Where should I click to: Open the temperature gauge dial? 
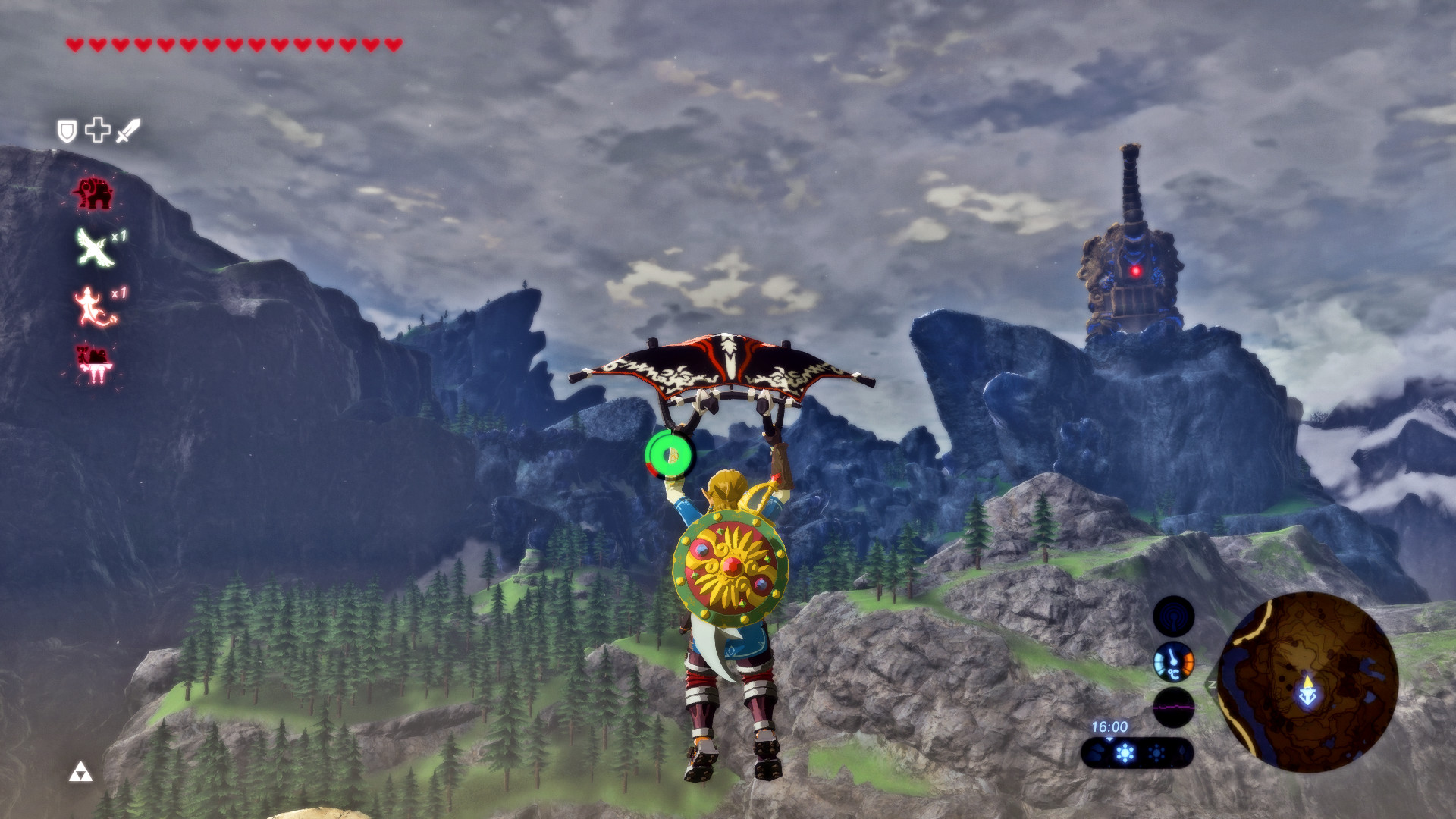click(1173, 662)
